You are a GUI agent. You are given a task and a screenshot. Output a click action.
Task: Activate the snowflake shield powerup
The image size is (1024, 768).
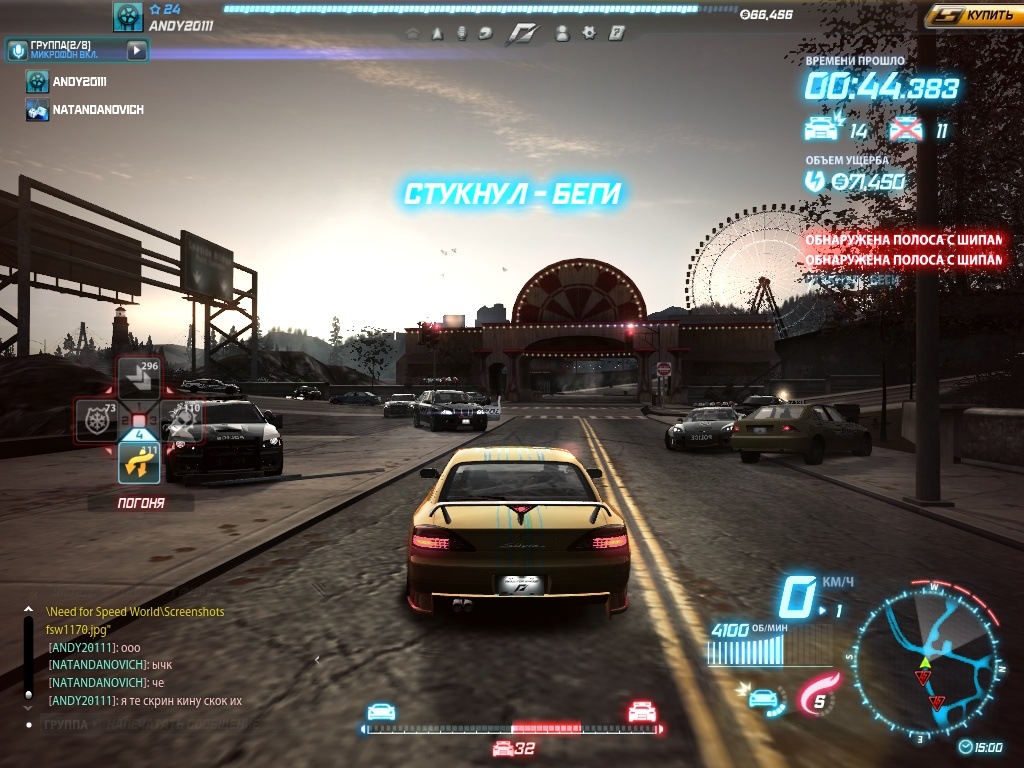(97, 421)
